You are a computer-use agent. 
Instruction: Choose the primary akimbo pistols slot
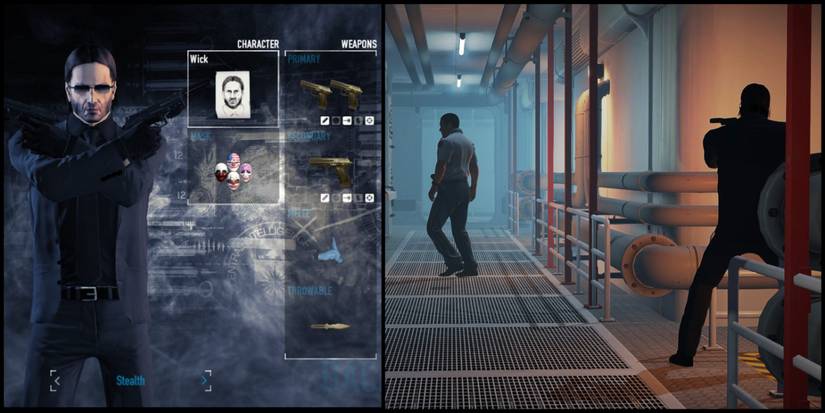tap(331, 95)
